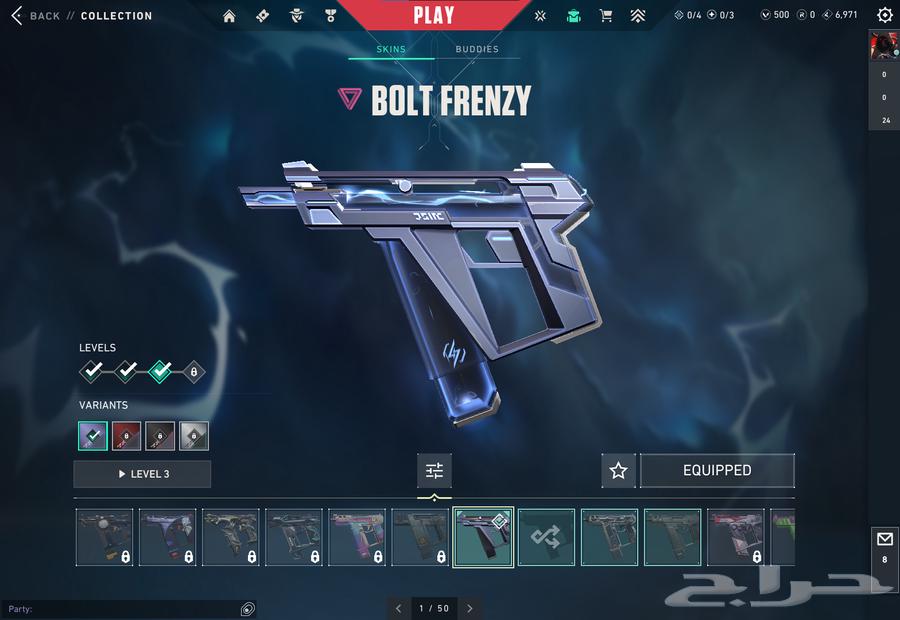Open the gear settings icon
Viewport: 900px width, 620px height.
click(884, 15)
